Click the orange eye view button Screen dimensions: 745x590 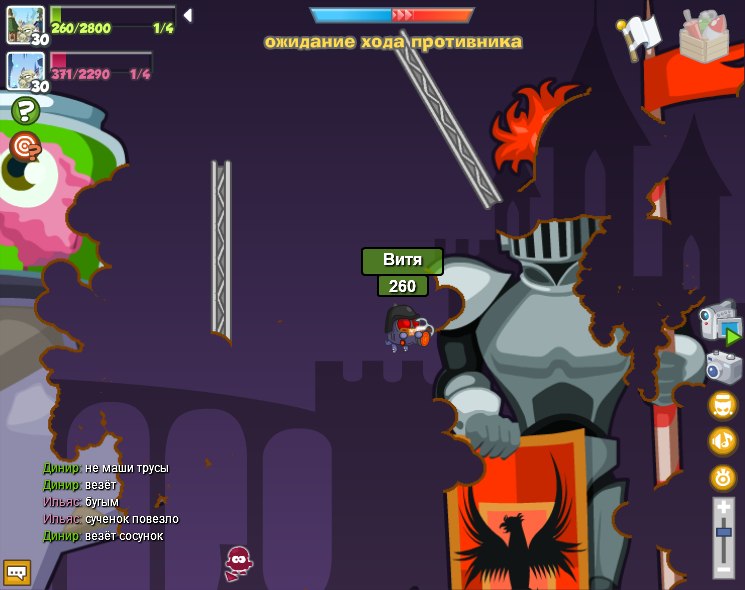[x=723, y=477]
